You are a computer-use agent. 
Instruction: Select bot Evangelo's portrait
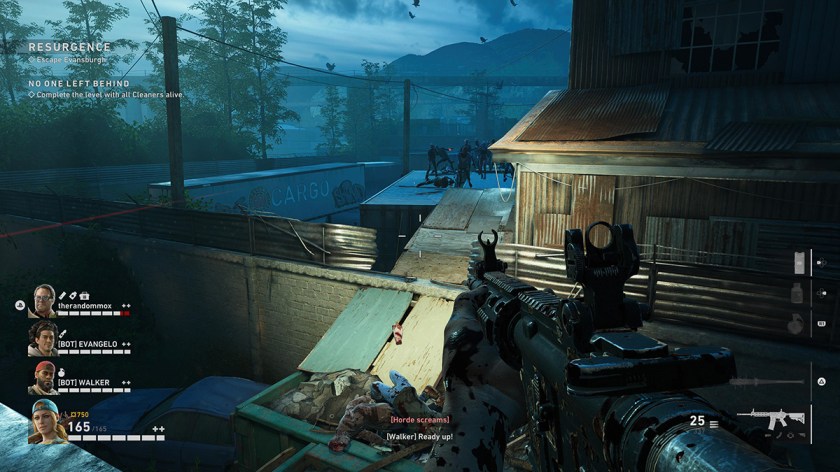pyautogui.click(x=42, y=338)
